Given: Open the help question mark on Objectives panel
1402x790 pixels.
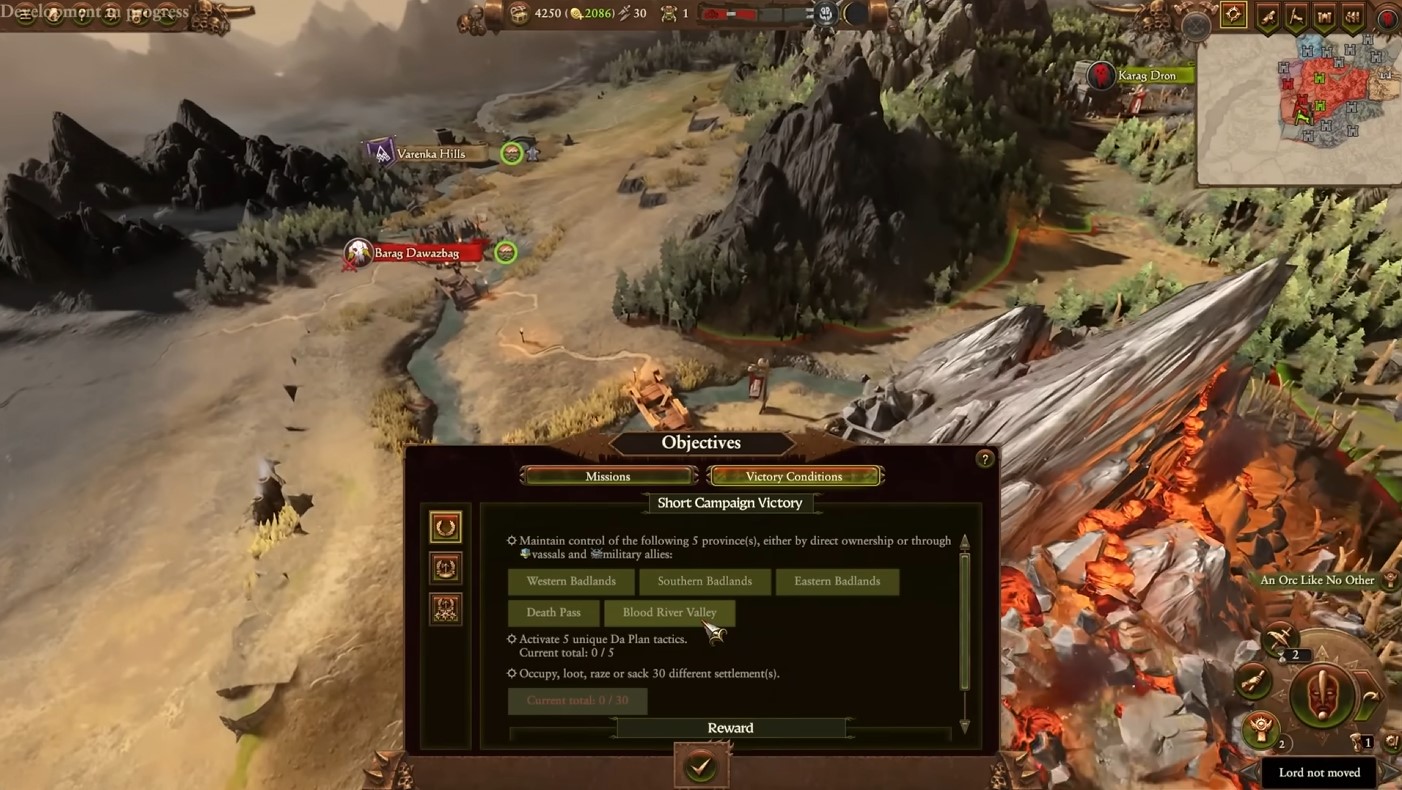Looking at the screenshot, I should click(985, 459).
